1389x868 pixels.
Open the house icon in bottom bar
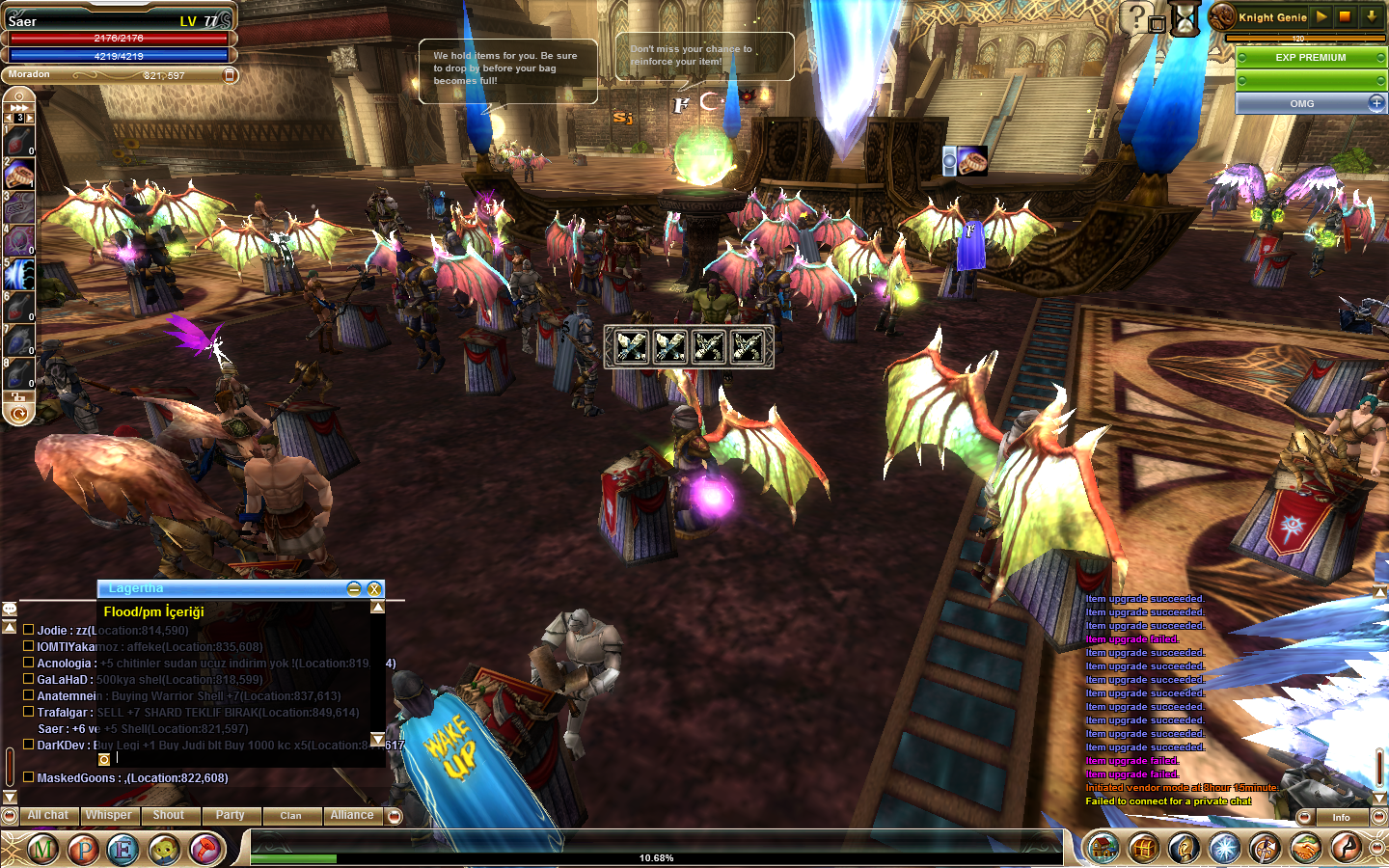(1103, 849)
